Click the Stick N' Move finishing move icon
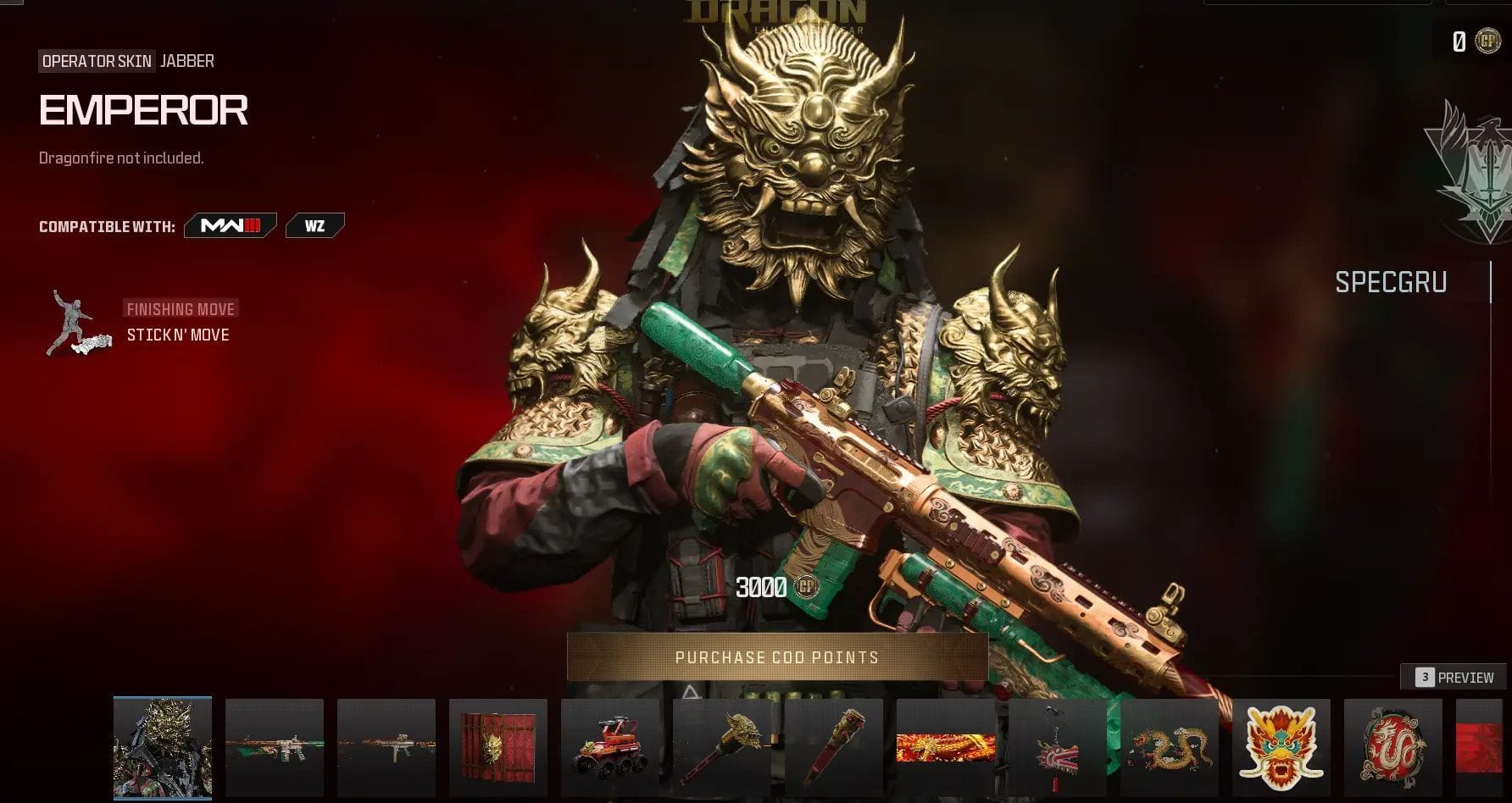1512x803 pixels. pyautogui.click(x=79, y=323)
